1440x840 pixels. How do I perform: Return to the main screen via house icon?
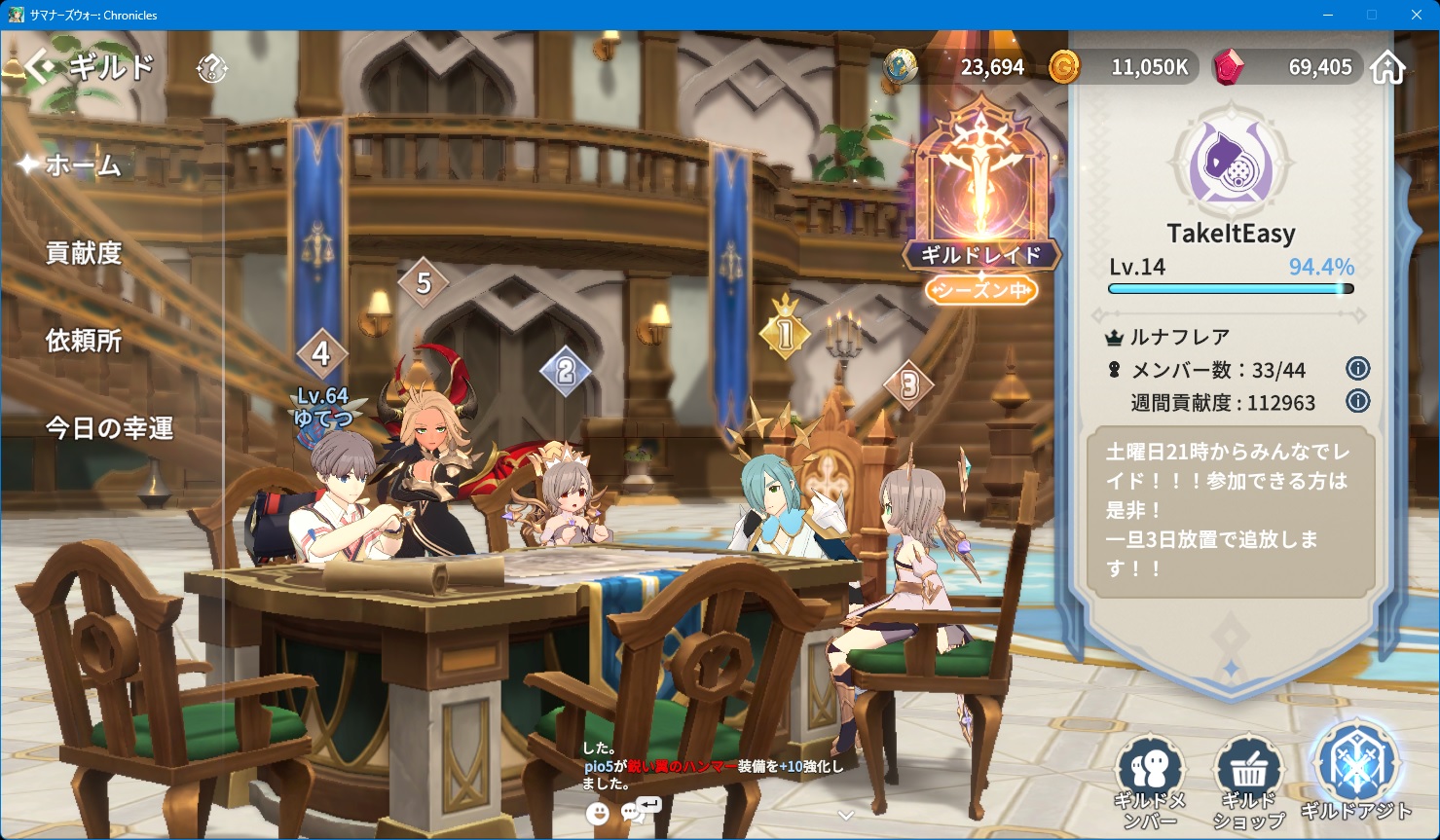1387,67
